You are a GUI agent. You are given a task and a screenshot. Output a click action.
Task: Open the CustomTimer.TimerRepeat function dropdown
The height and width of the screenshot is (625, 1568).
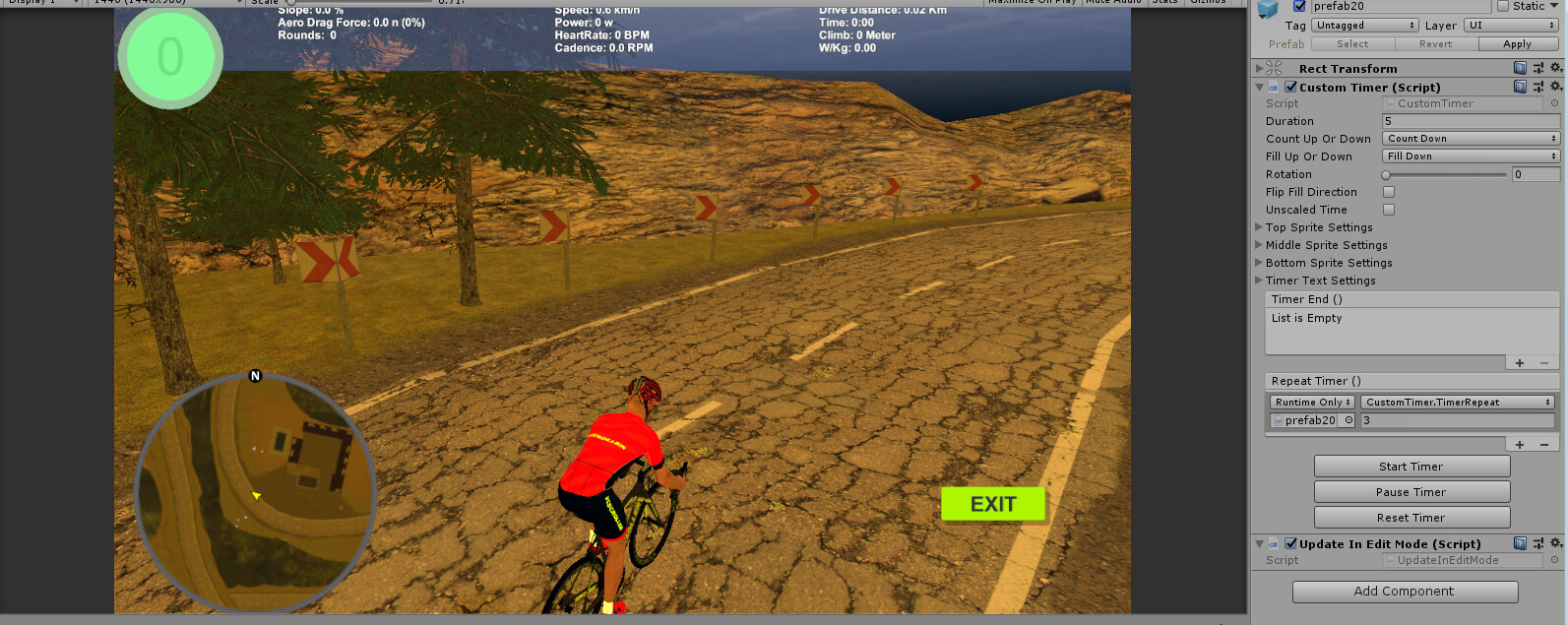pos(1457,403)
